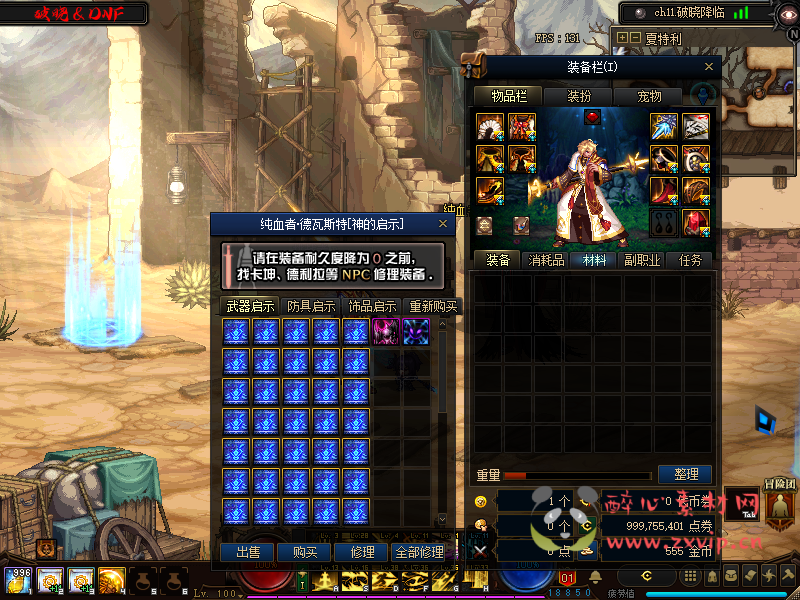View the 任务 quest items tab

(691, 260)
